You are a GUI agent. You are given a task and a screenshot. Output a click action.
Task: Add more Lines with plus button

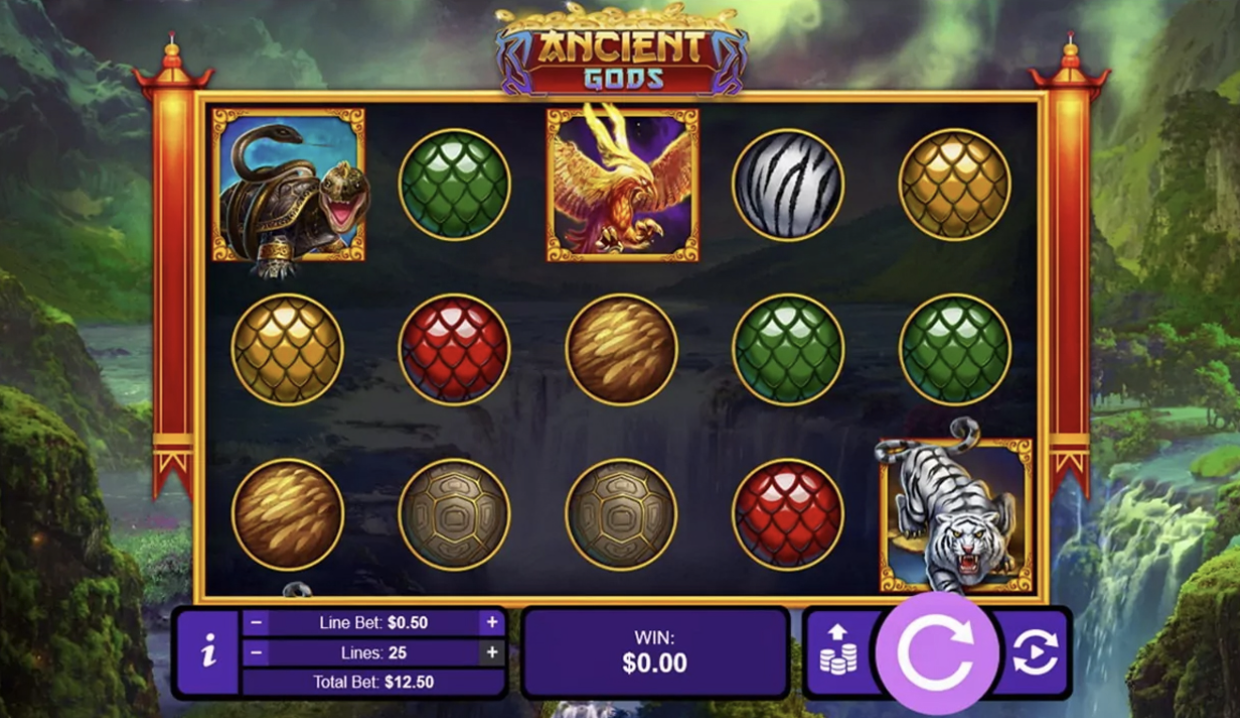[492, 652]
